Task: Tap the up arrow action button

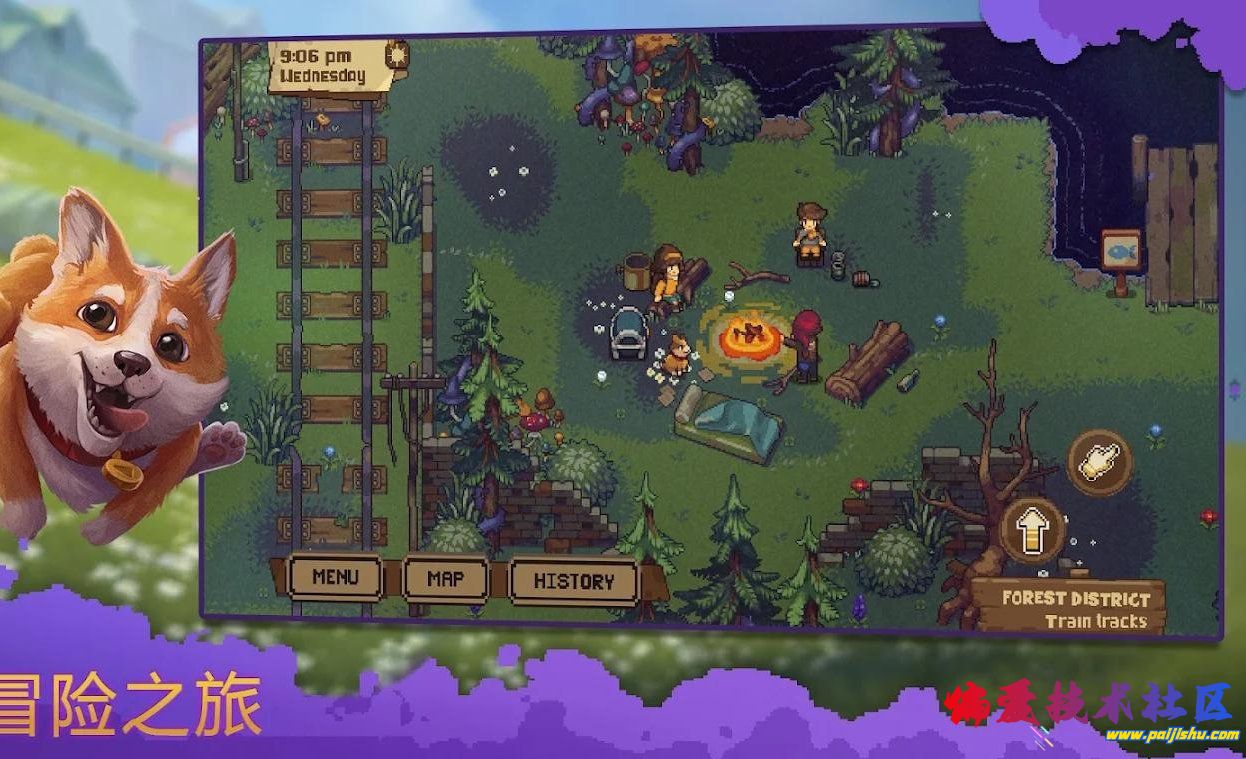Action: tap(1032, 529)
